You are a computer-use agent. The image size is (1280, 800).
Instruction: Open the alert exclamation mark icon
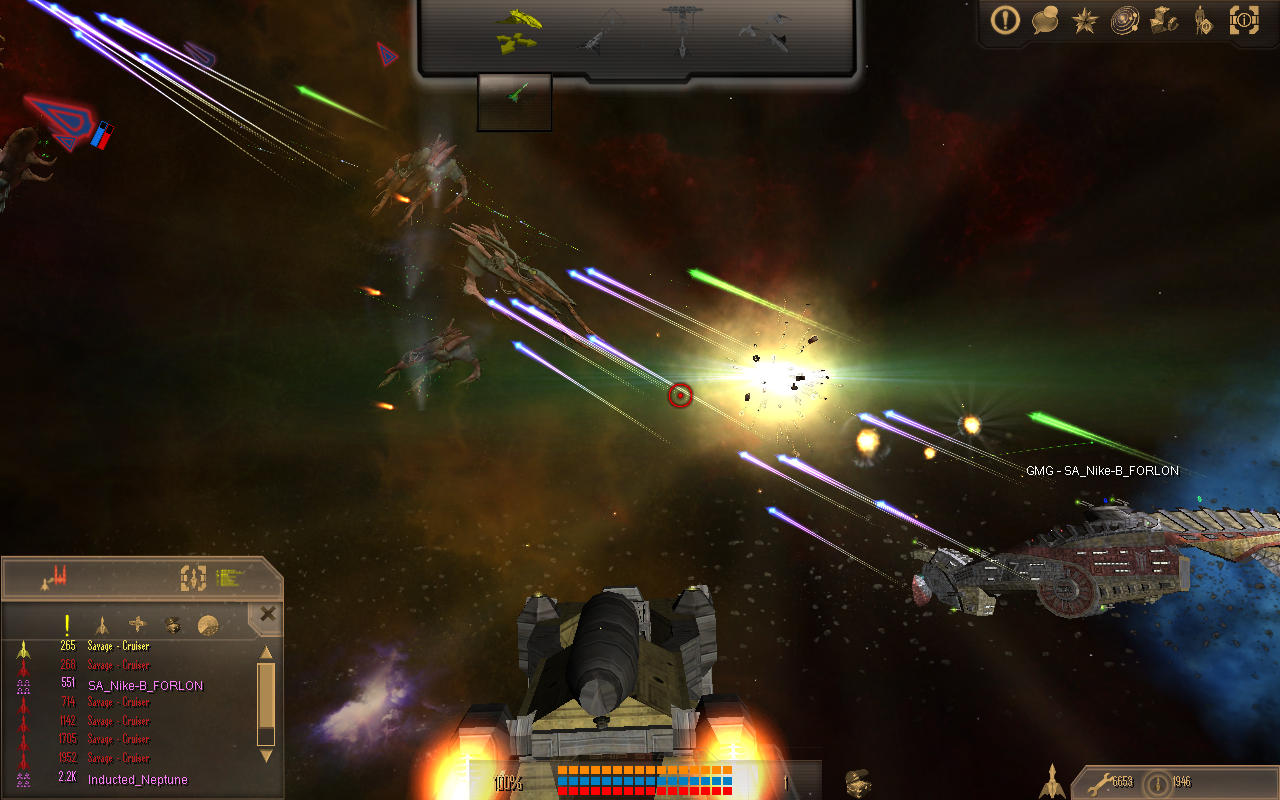tap(1005, 20)
